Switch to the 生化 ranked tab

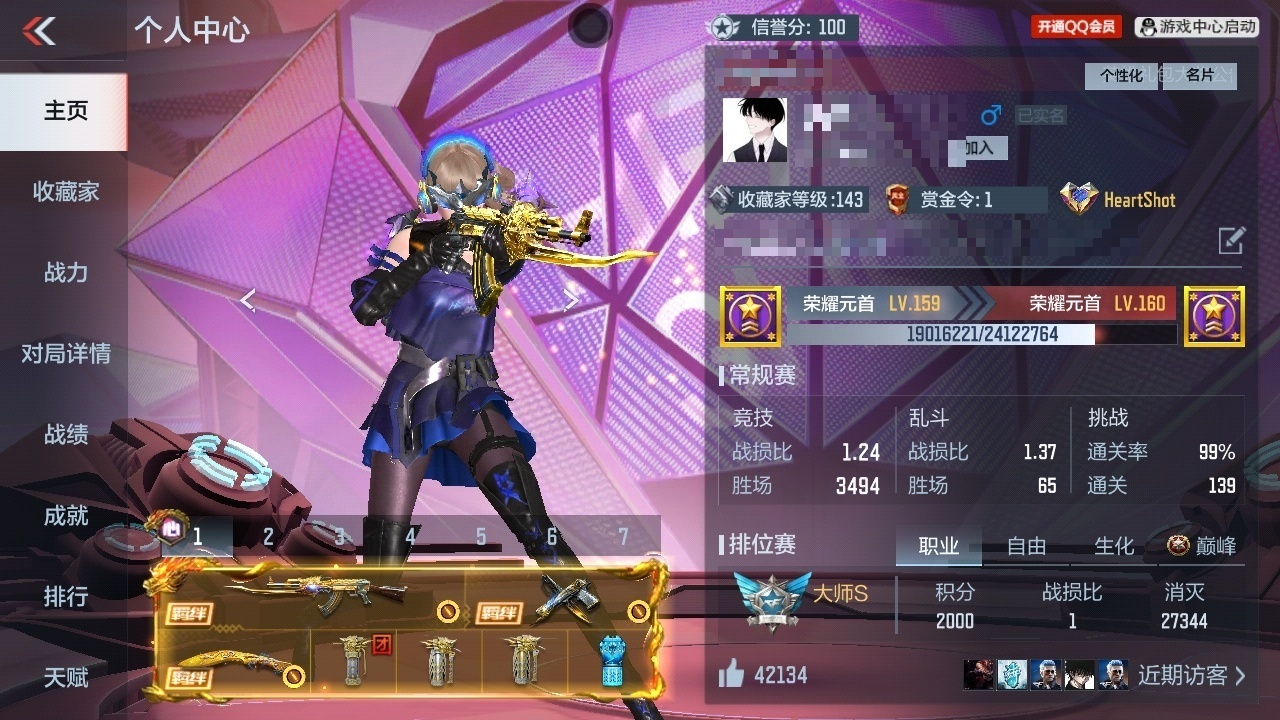pos(1114,546)
